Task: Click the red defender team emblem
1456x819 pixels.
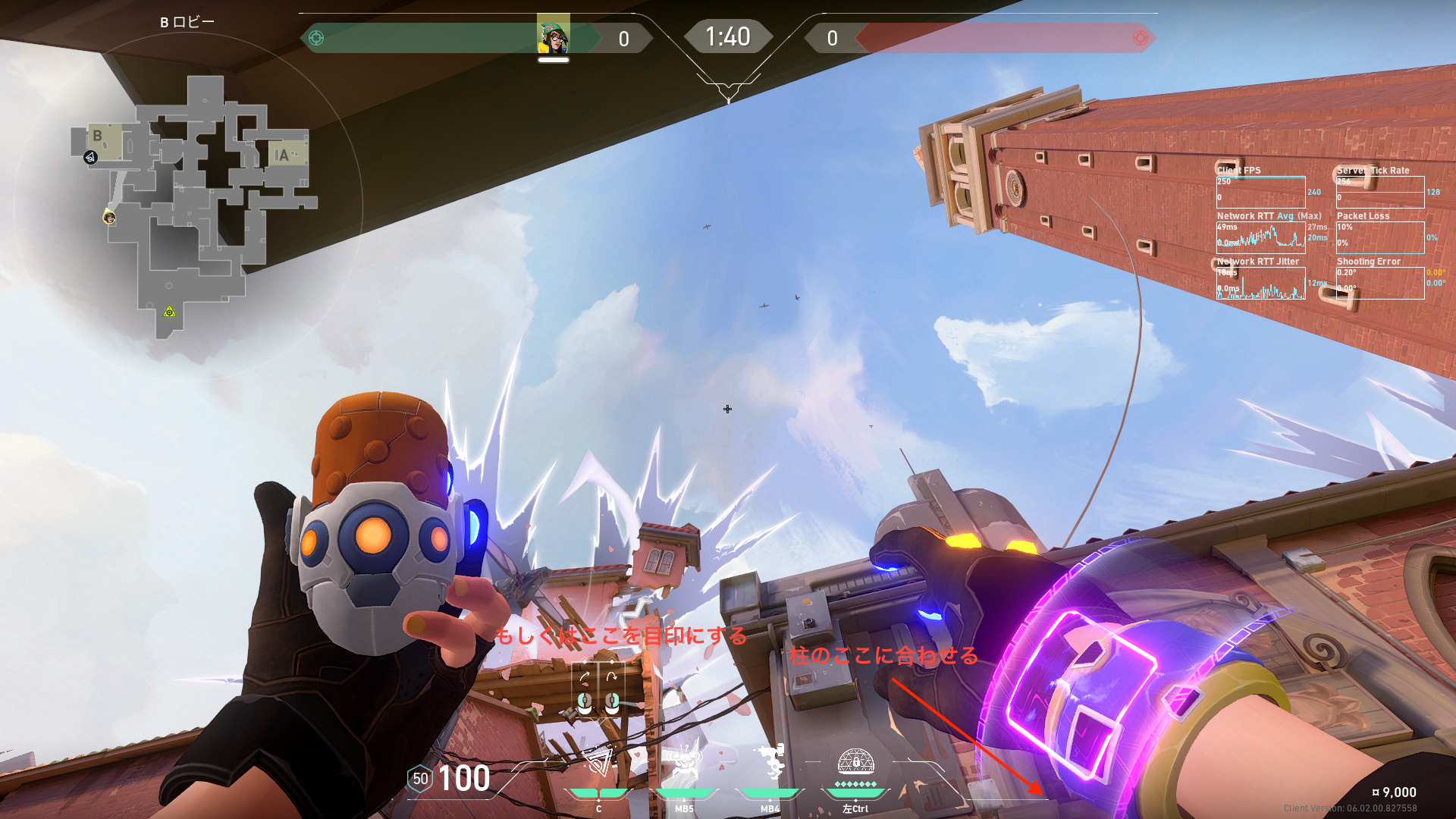Action: tap(1140, 38)
